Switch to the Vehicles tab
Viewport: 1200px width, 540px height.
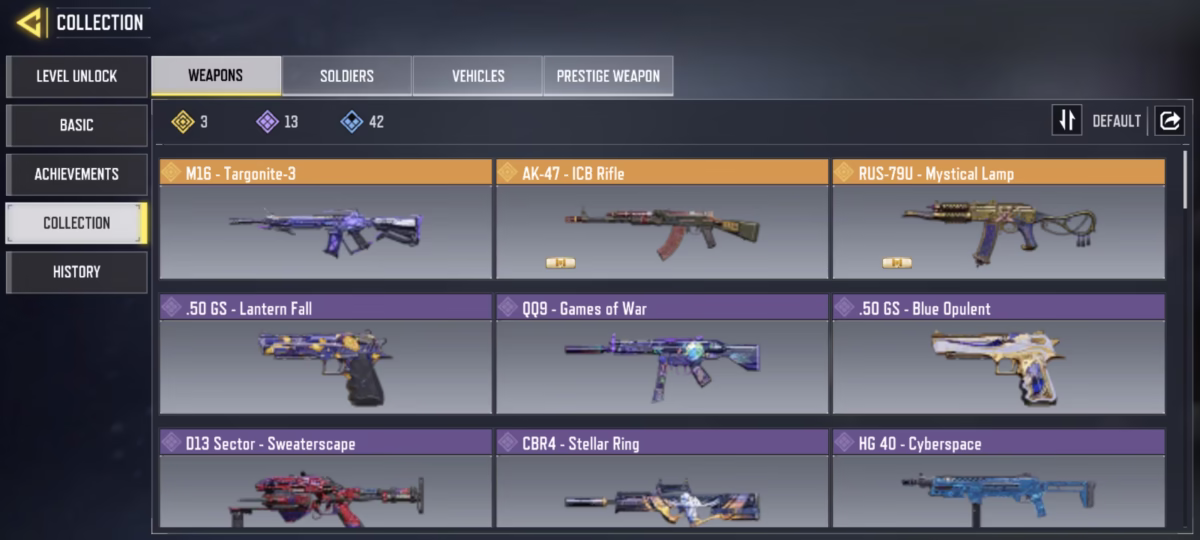477,76
